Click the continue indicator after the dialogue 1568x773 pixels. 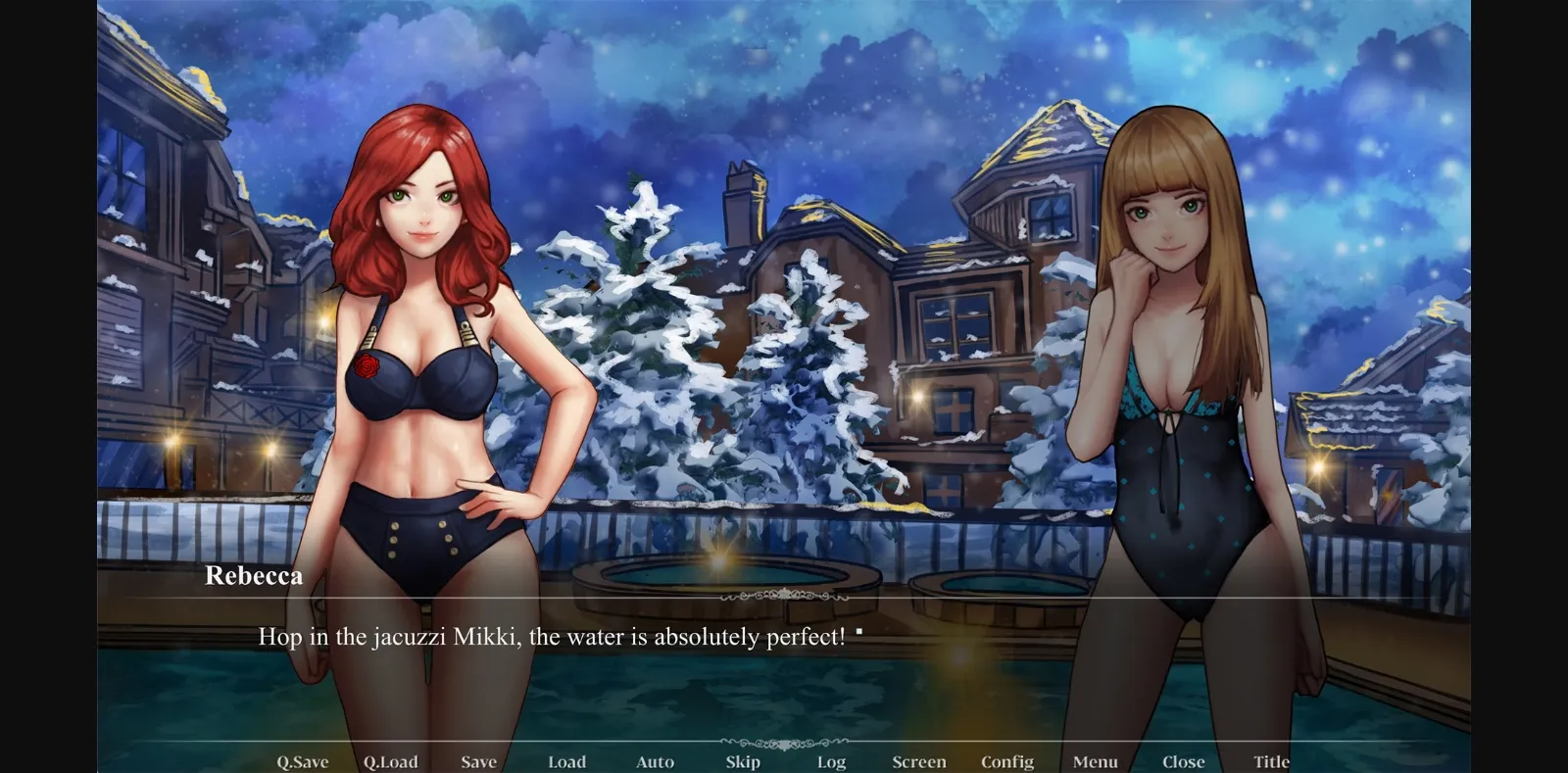coord(858,632)
